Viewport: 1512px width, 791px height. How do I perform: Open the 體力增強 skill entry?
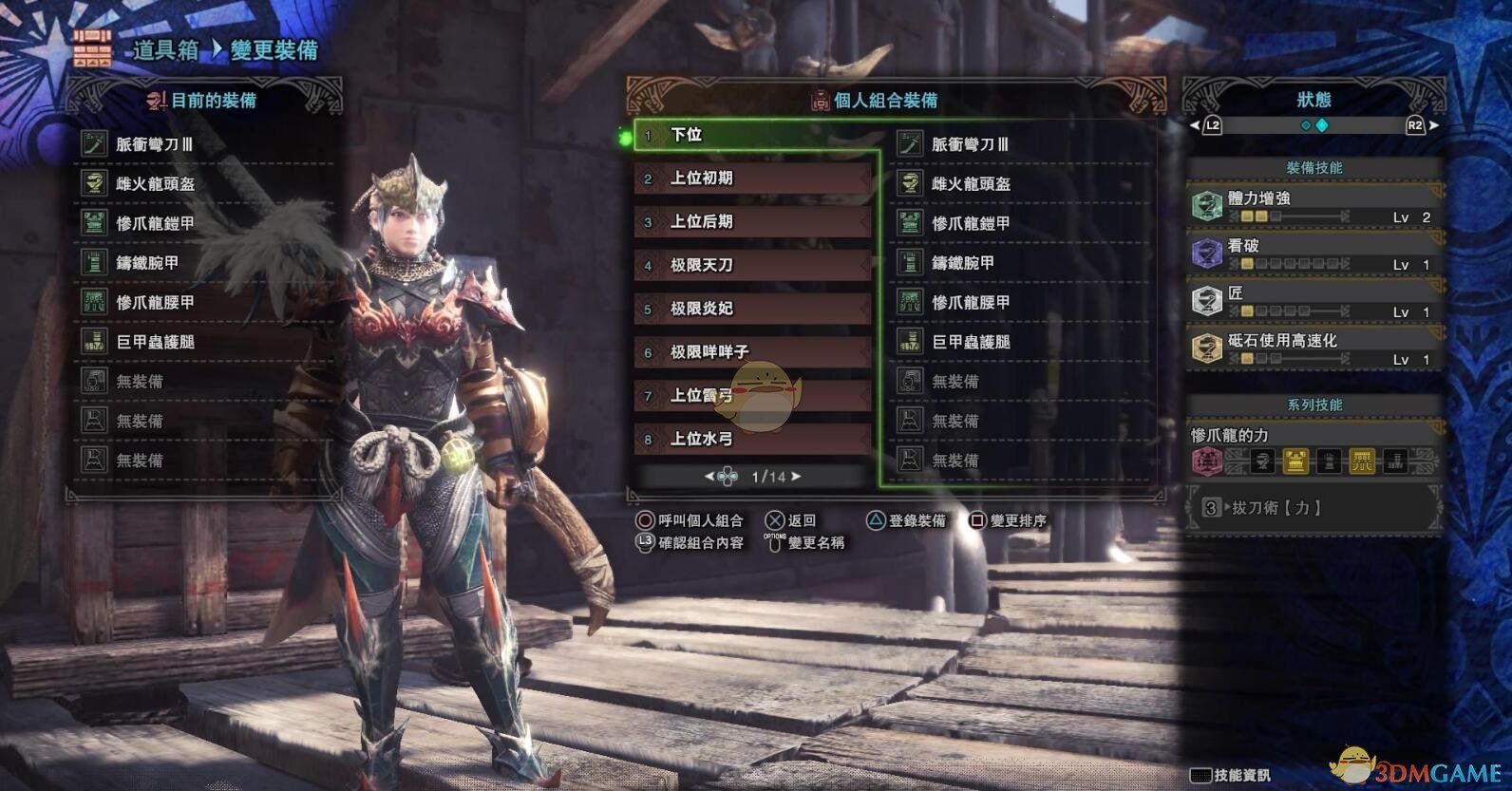click(x=1314, y=206)
